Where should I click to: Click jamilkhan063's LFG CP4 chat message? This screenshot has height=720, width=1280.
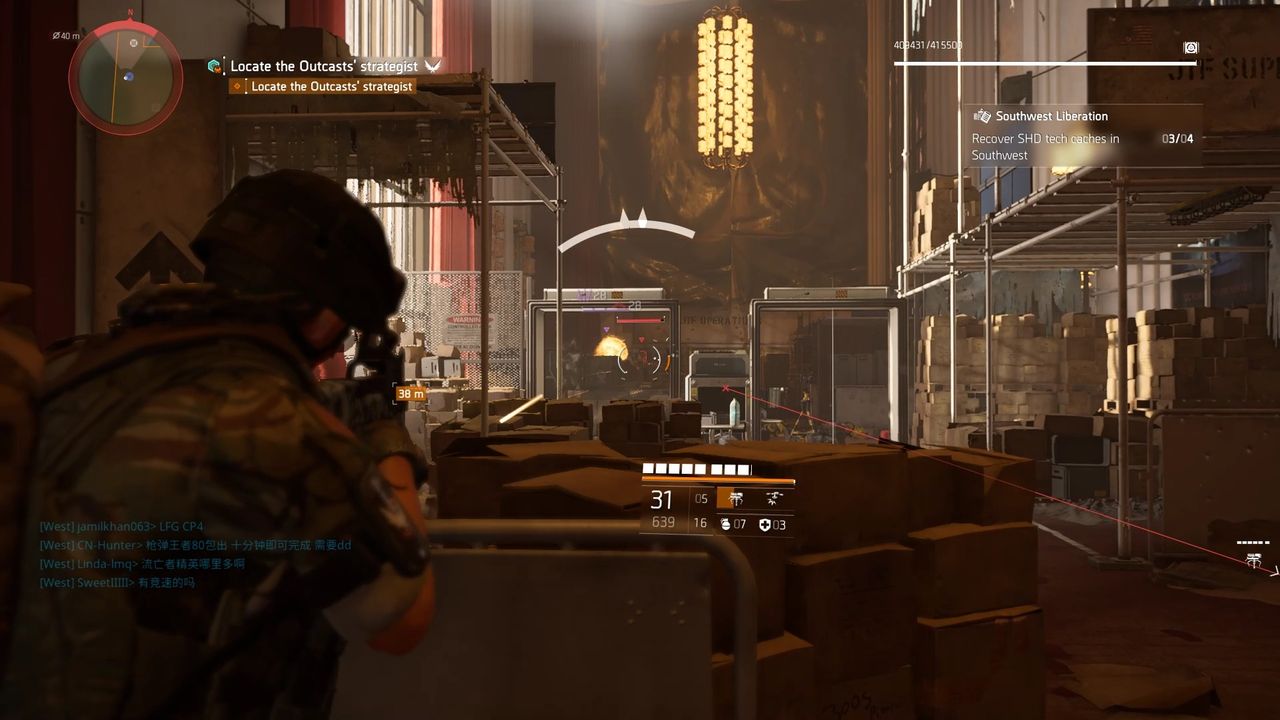tap(122, 527)
